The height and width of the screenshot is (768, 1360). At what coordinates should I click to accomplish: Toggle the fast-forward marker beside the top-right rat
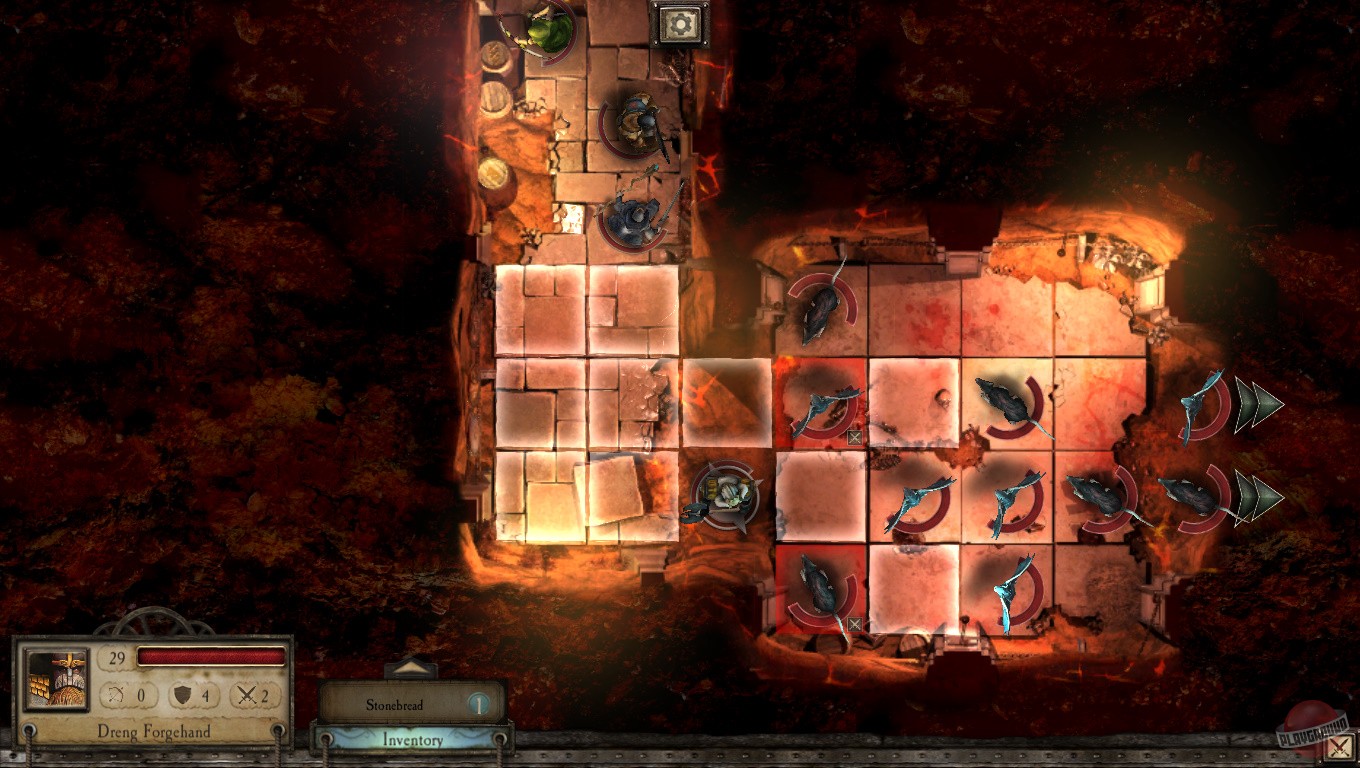pyautogui.click(x=1259, y=403)
